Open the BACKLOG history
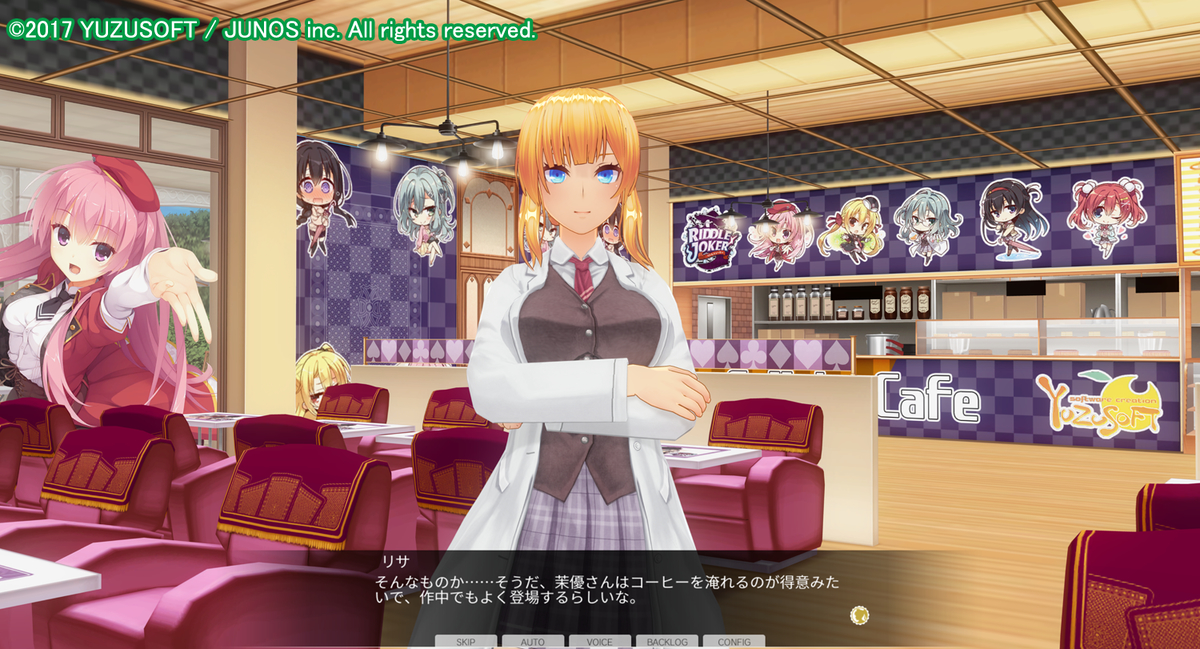 click(x=667, y=641)
